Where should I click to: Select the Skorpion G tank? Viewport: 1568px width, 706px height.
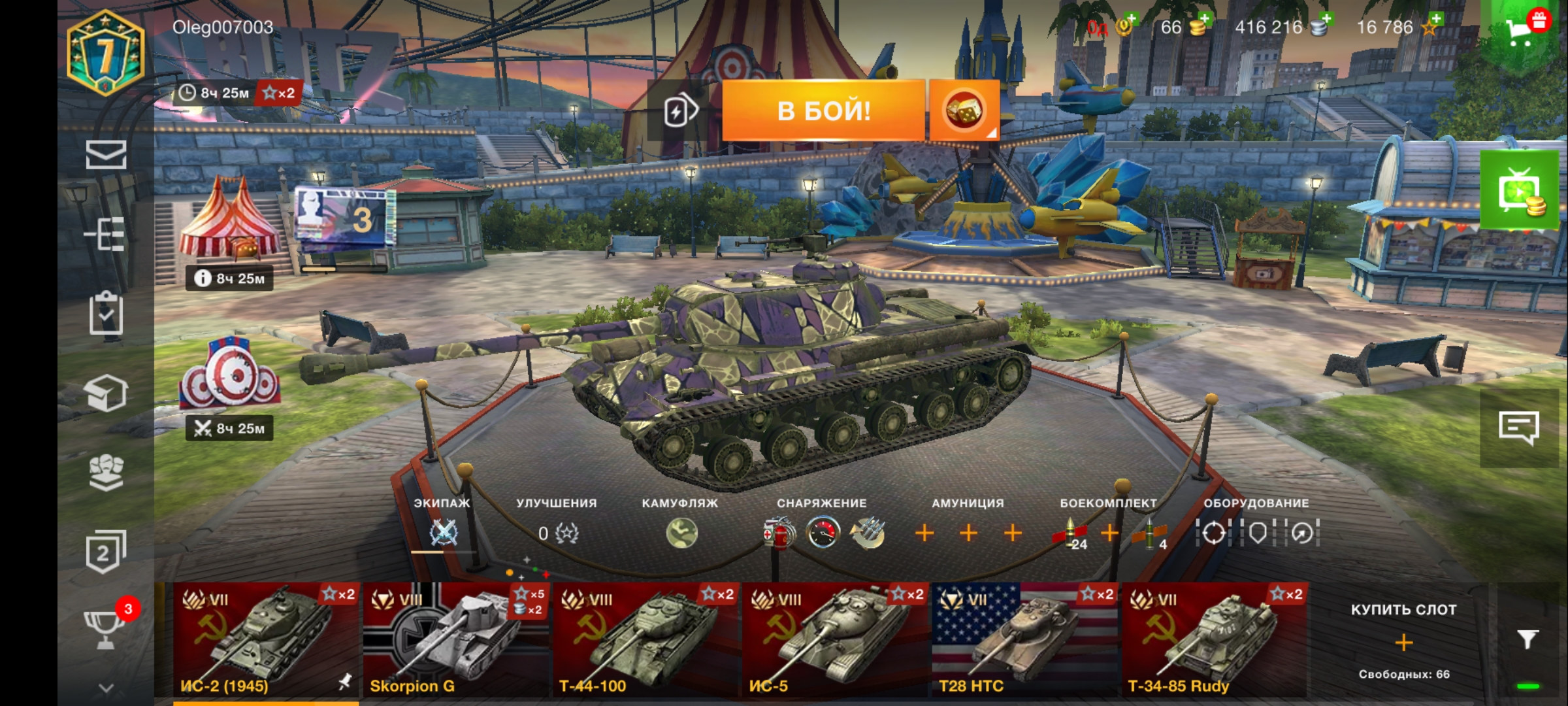tap(455, 639)
